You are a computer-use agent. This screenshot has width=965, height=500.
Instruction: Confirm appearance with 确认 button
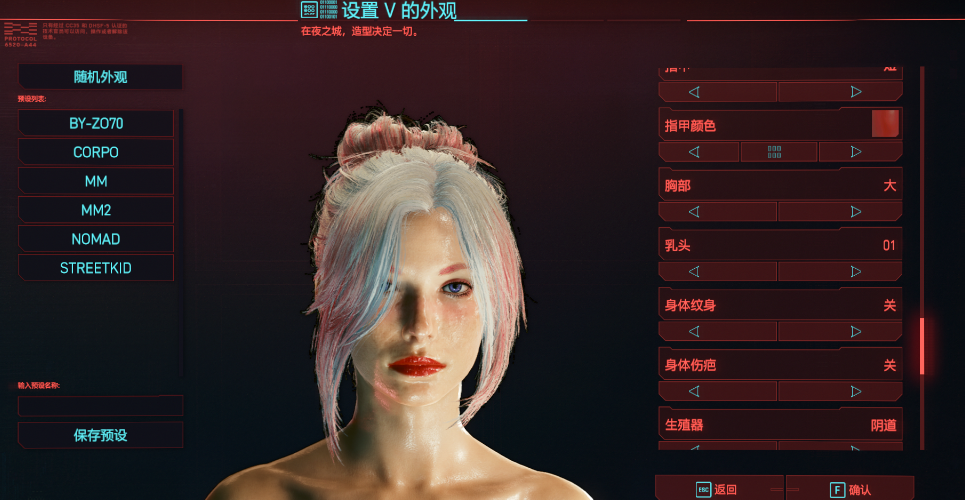(850, 489)
